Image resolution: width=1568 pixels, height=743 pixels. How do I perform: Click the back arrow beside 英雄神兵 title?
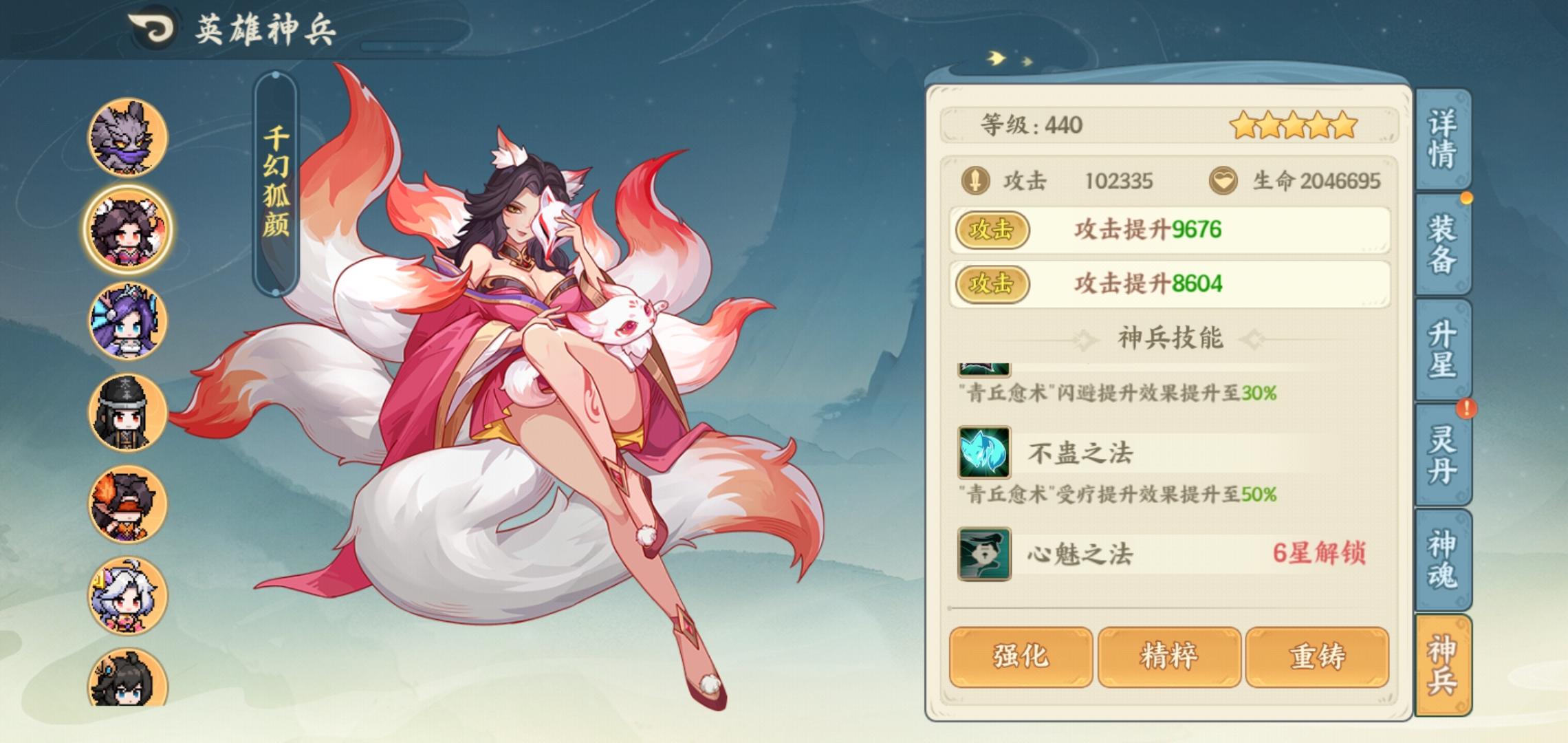click(x=153, y=26)
